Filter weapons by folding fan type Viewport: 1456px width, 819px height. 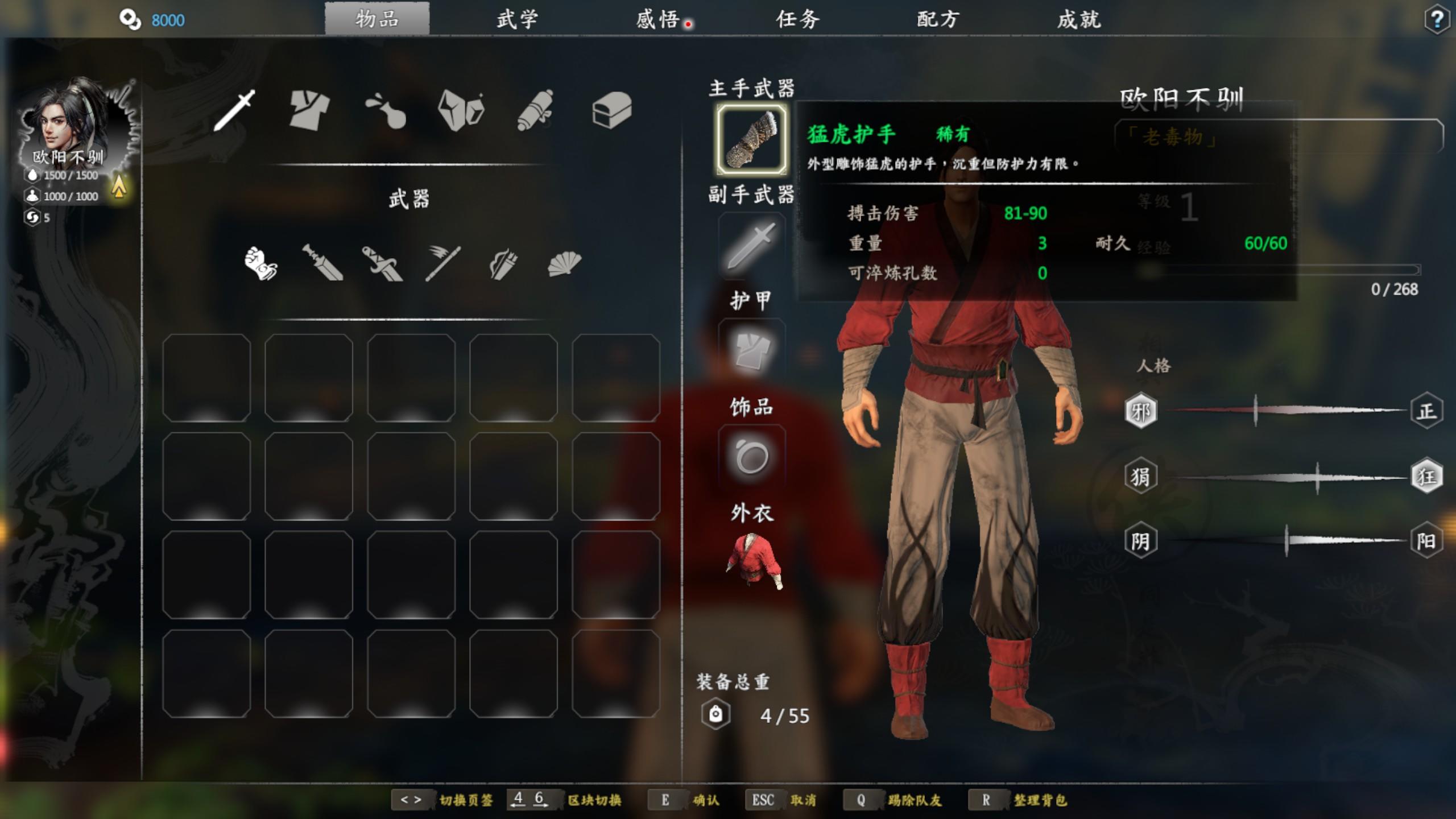(x=564, y=264)
